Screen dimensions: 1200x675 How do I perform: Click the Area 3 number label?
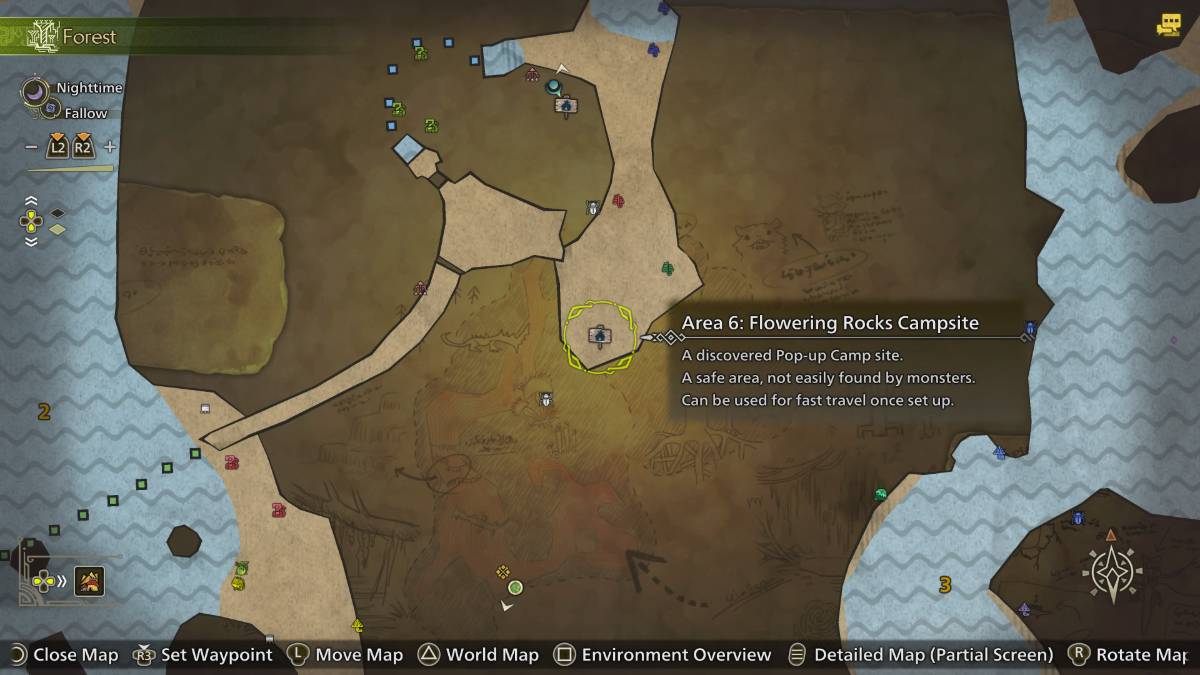(944, 585)
